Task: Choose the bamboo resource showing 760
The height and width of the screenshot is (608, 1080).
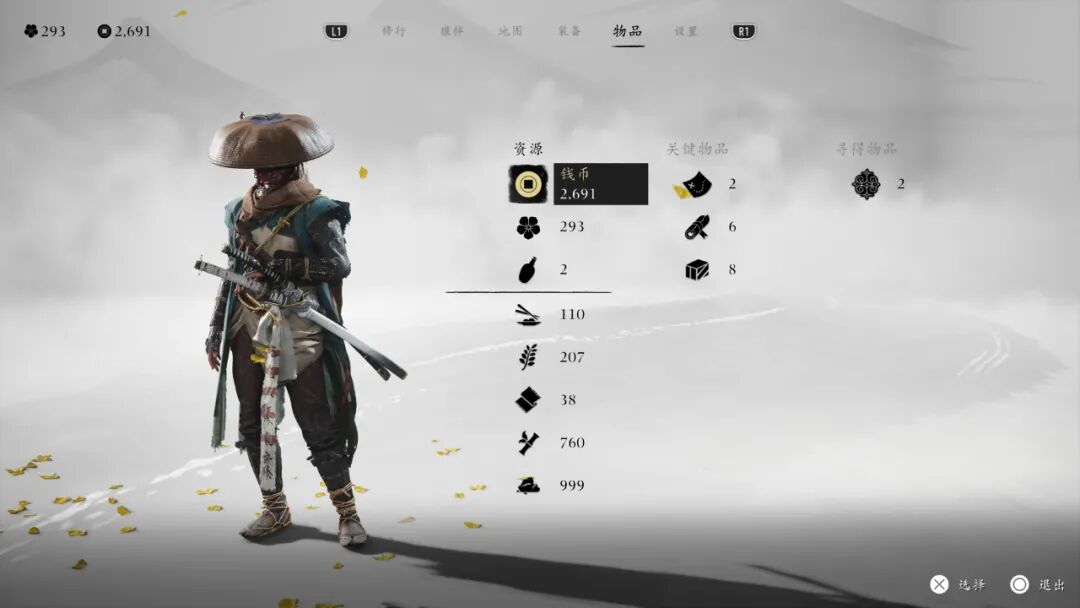Action: click(x=529, y=443)
